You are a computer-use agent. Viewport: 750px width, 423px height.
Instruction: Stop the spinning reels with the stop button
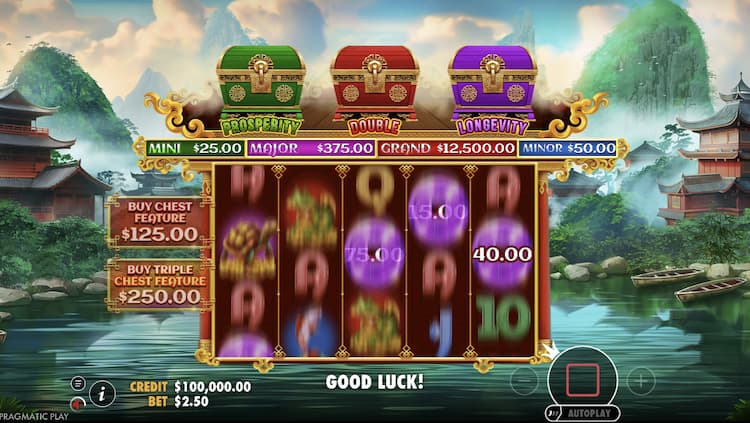coord(583,380)
